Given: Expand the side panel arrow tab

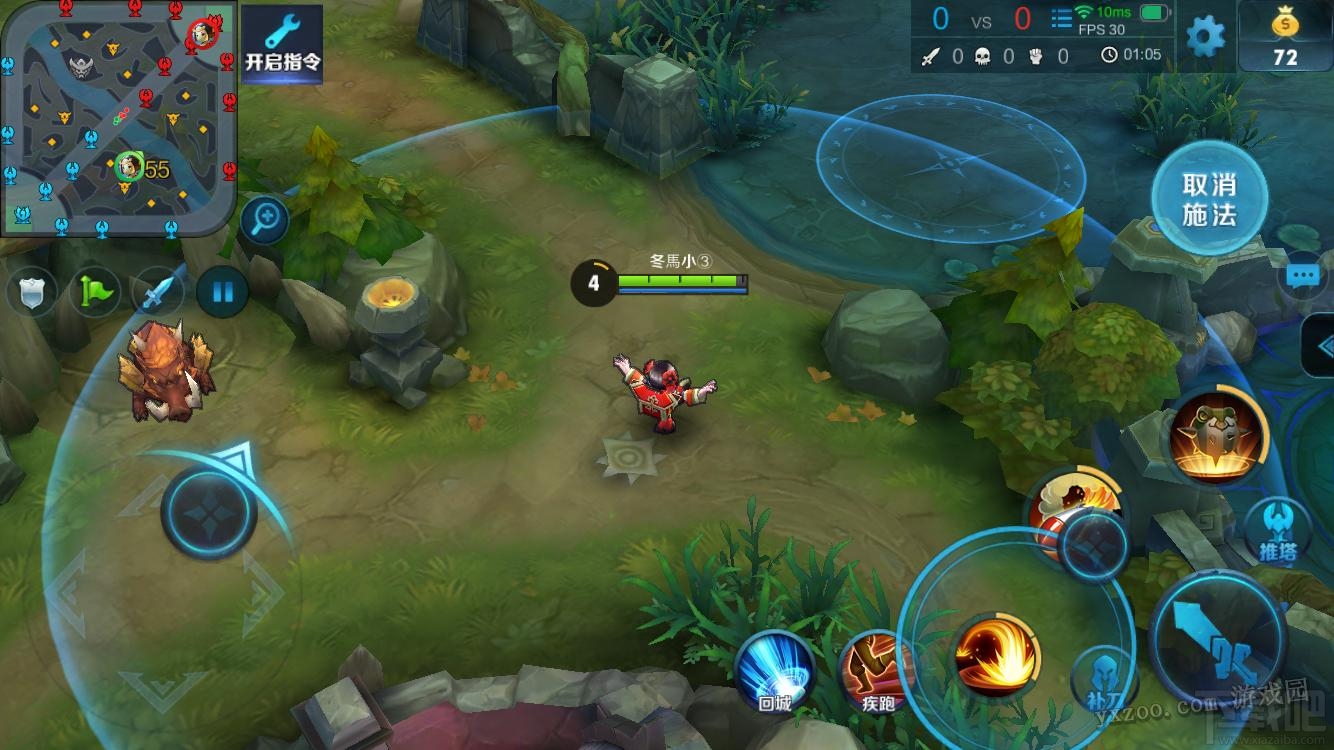Looking at the screenshot, I should [1321, 347].
